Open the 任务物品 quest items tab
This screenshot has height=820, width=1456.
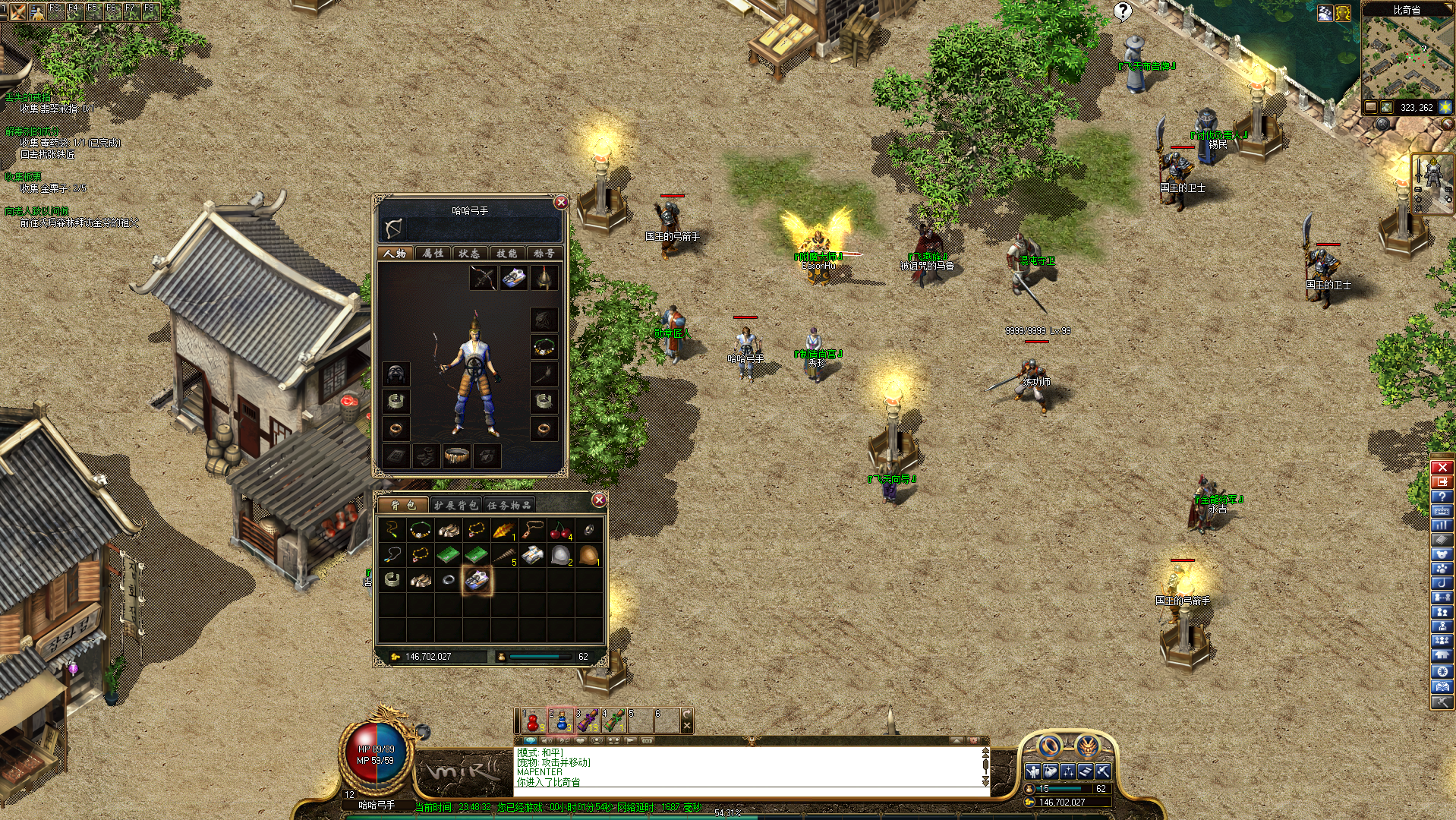click(509, 505)
